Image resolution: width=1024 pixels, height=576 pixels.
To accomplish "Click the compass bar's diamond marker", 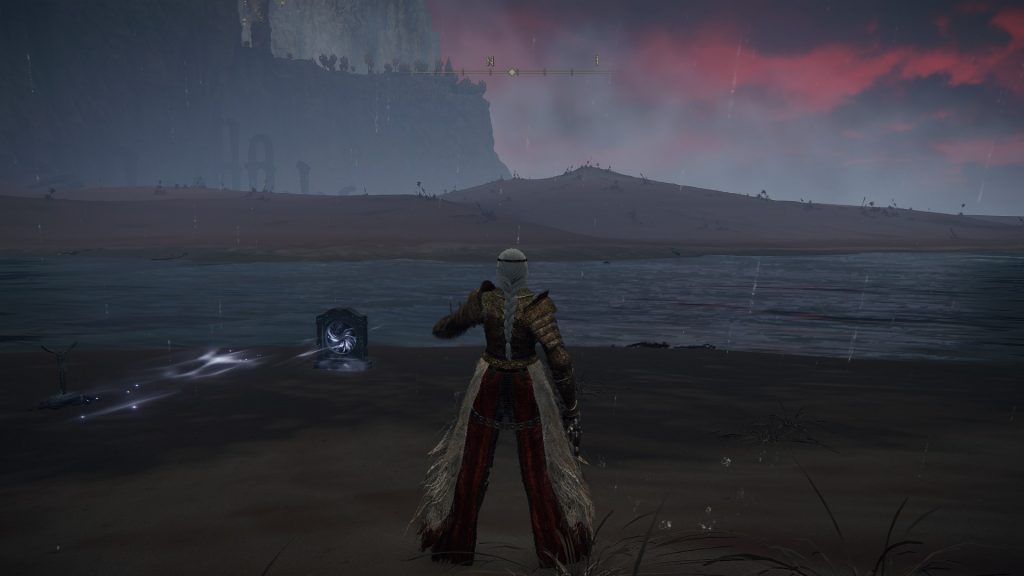I will click(x=513, y=72).
